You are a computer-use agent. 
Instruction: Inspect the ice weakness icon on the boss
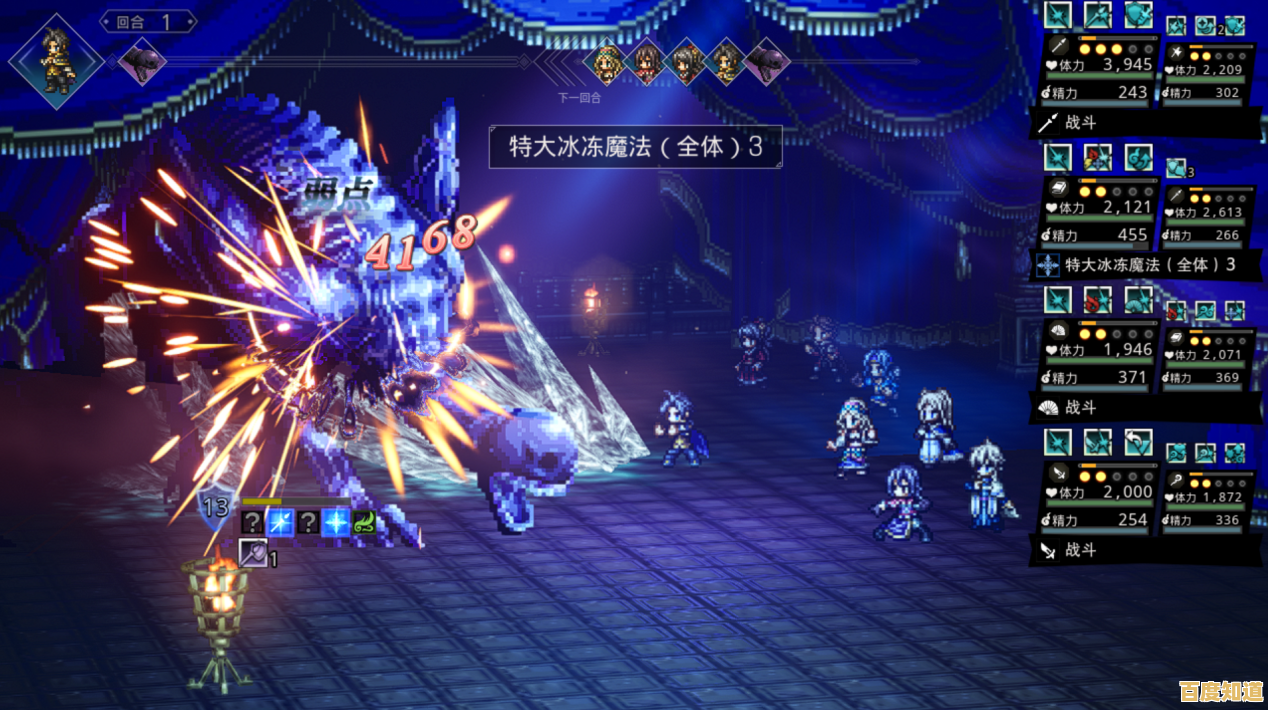pyautogui.click(x=336, y=522)
